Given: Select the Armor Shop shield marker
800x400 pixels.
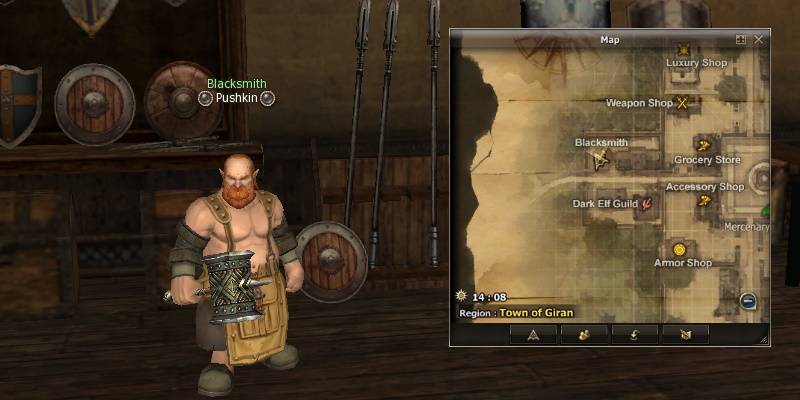Looking at the screenshot, I should (x=680, y=248).
